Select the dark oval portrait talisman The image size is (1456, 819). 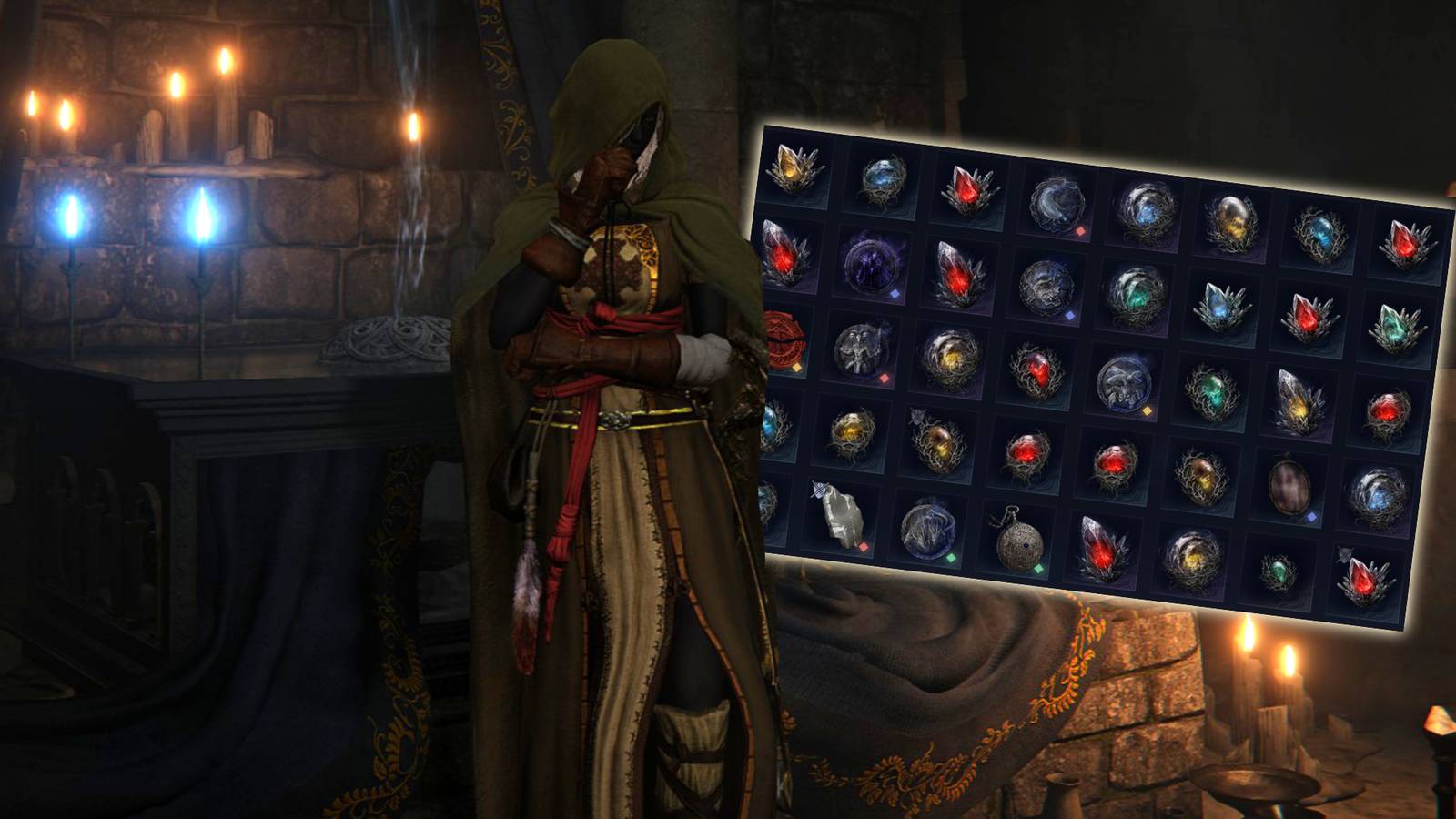[x=1289, y=485]
